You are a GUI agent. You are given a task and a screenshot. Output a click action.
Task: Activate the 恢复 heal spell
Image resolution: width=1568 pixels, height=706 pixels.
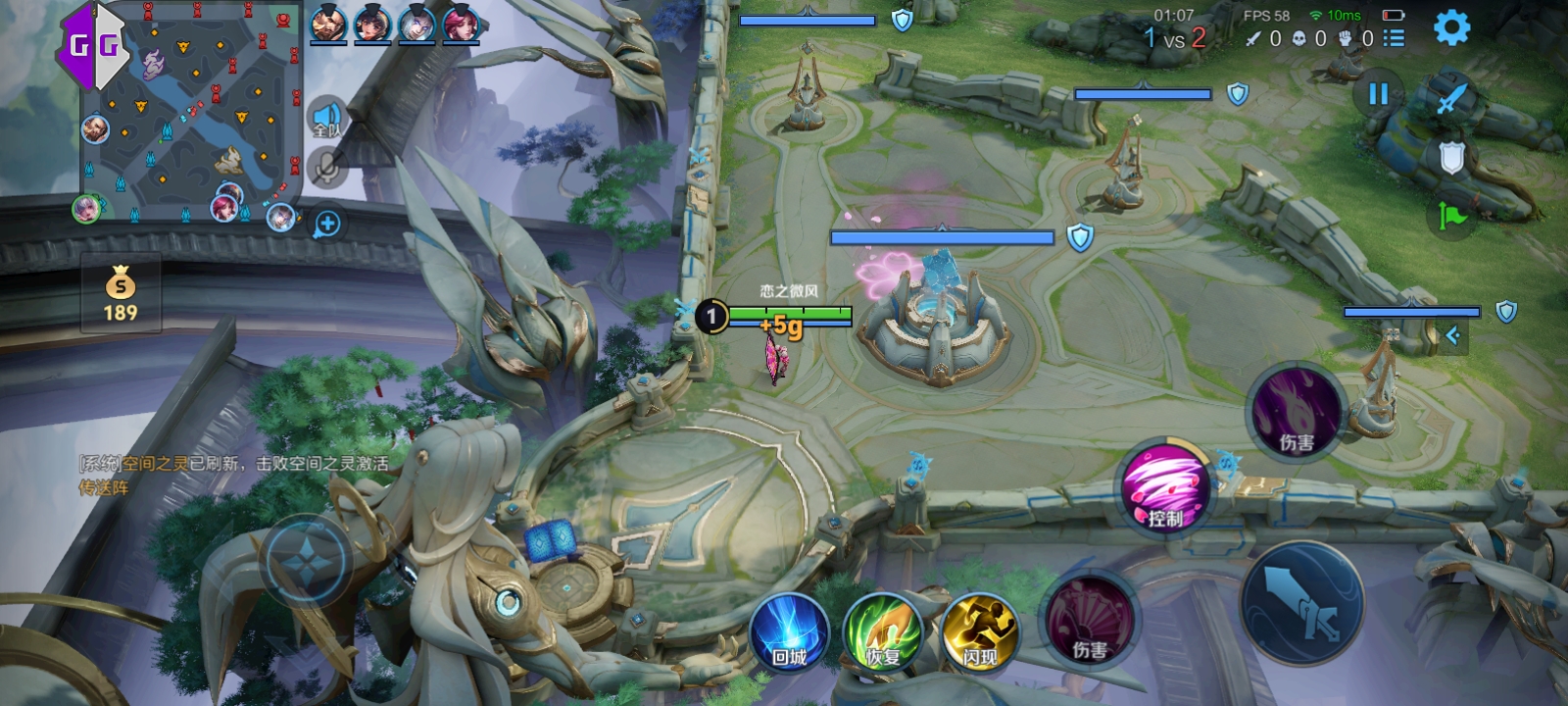pos(883,632)
